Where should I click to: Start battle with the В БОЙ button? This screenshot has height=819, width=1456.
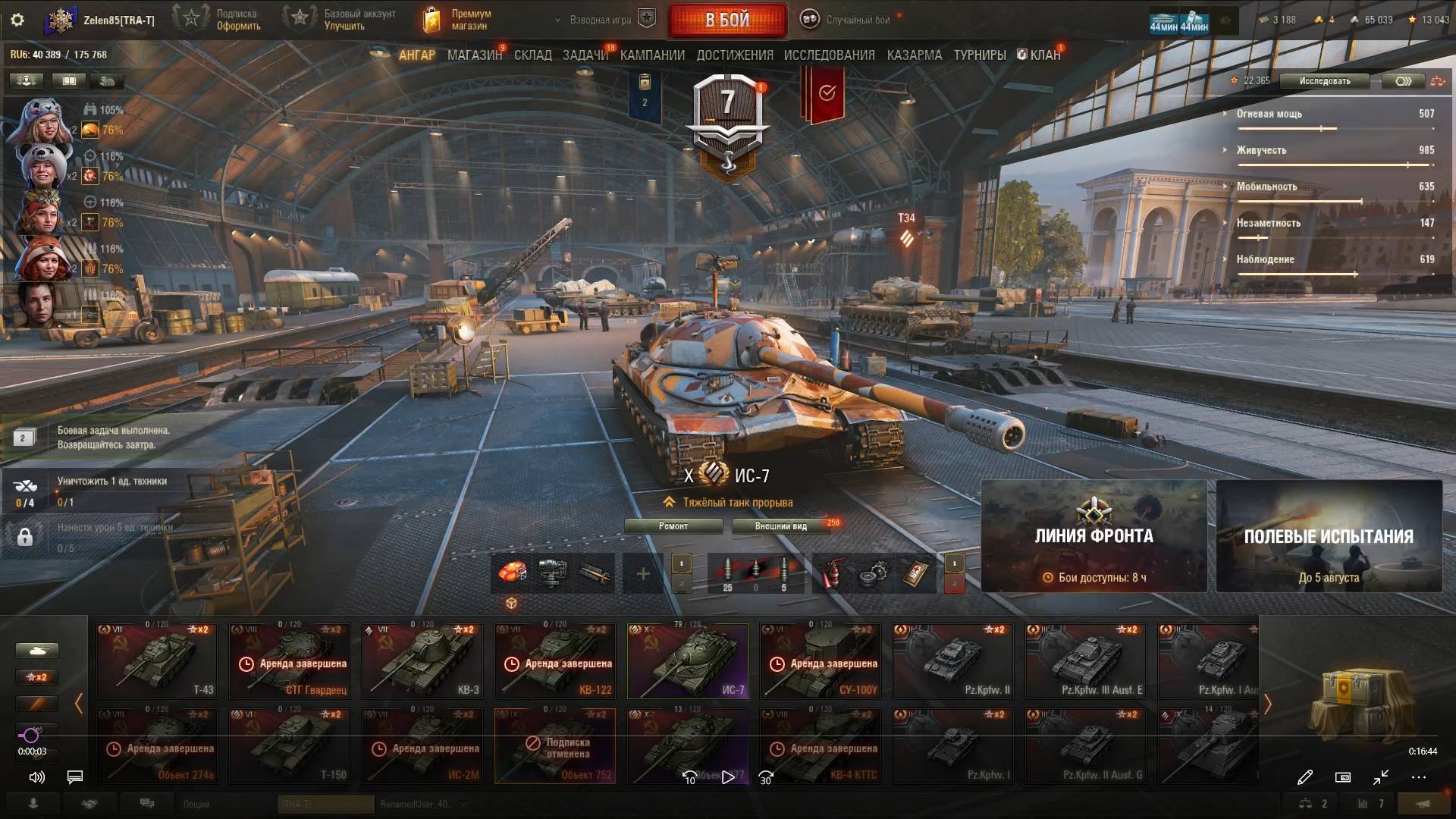click(x=727, y=20)
